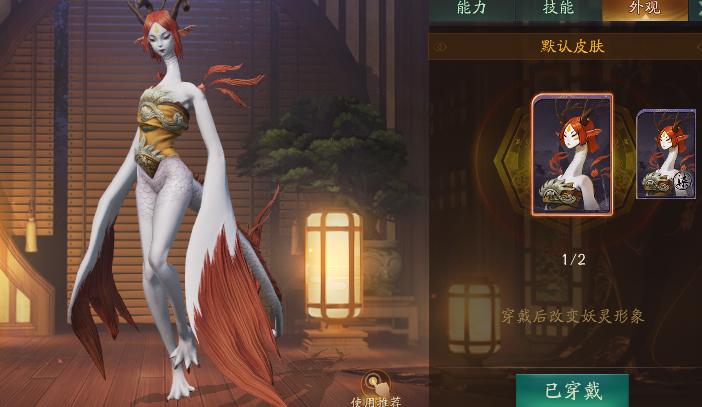
Task: Choose the highlighted default skin card
Action: [x=572, y=154]
